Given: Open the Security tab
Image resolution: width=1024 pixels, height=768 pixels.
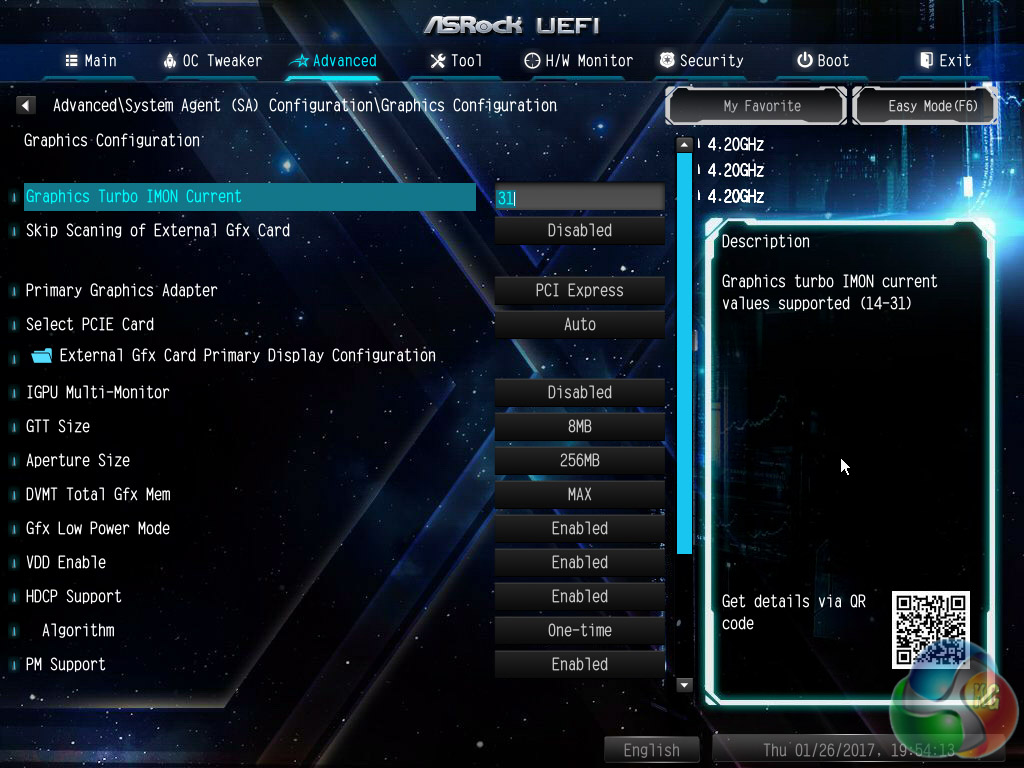Looking at the screenshot, I should [x=701, y=61].
